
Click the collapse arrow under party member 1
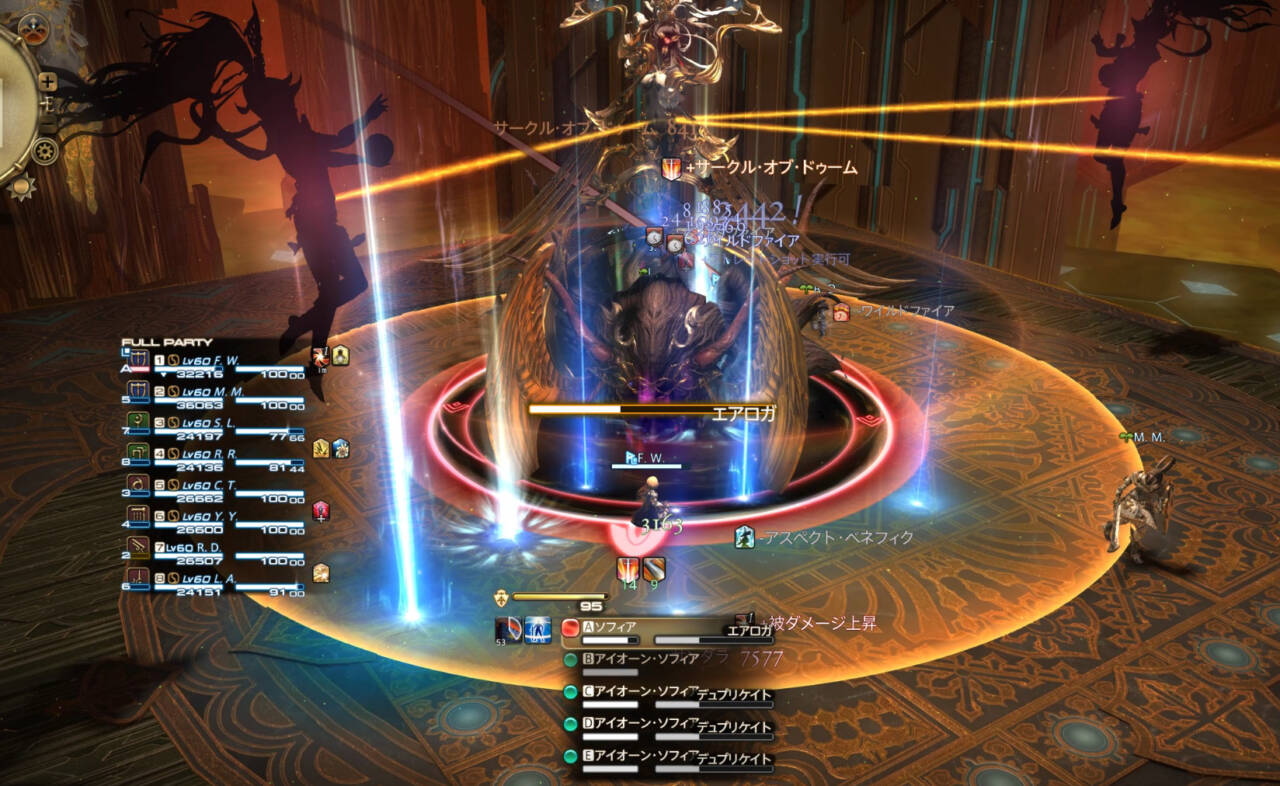[x=165, y=375]
